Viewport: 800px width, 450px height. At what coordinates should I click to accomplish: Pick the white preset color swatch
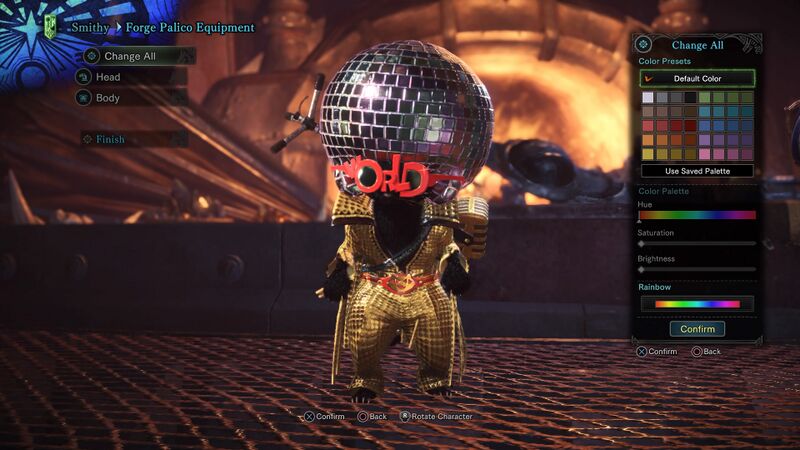click(648, 98)
